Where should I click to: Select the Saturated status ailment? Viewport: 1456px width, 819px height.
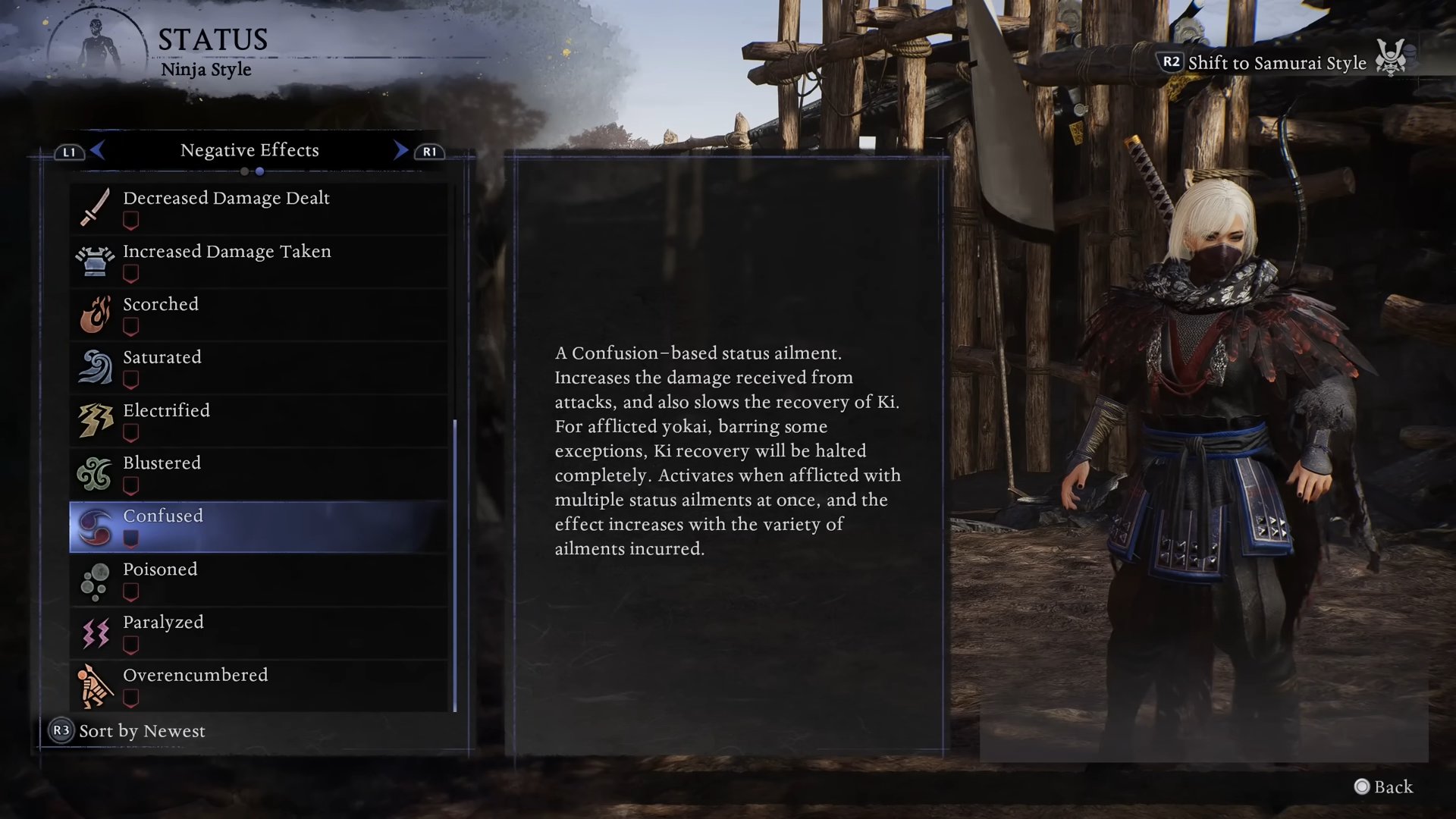(x=258, y=368)
